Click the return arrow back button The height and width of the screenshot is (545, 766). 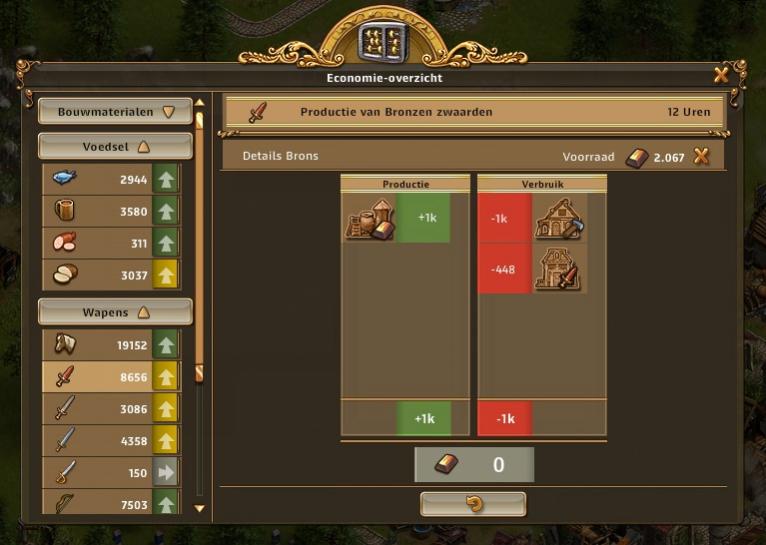473,504
